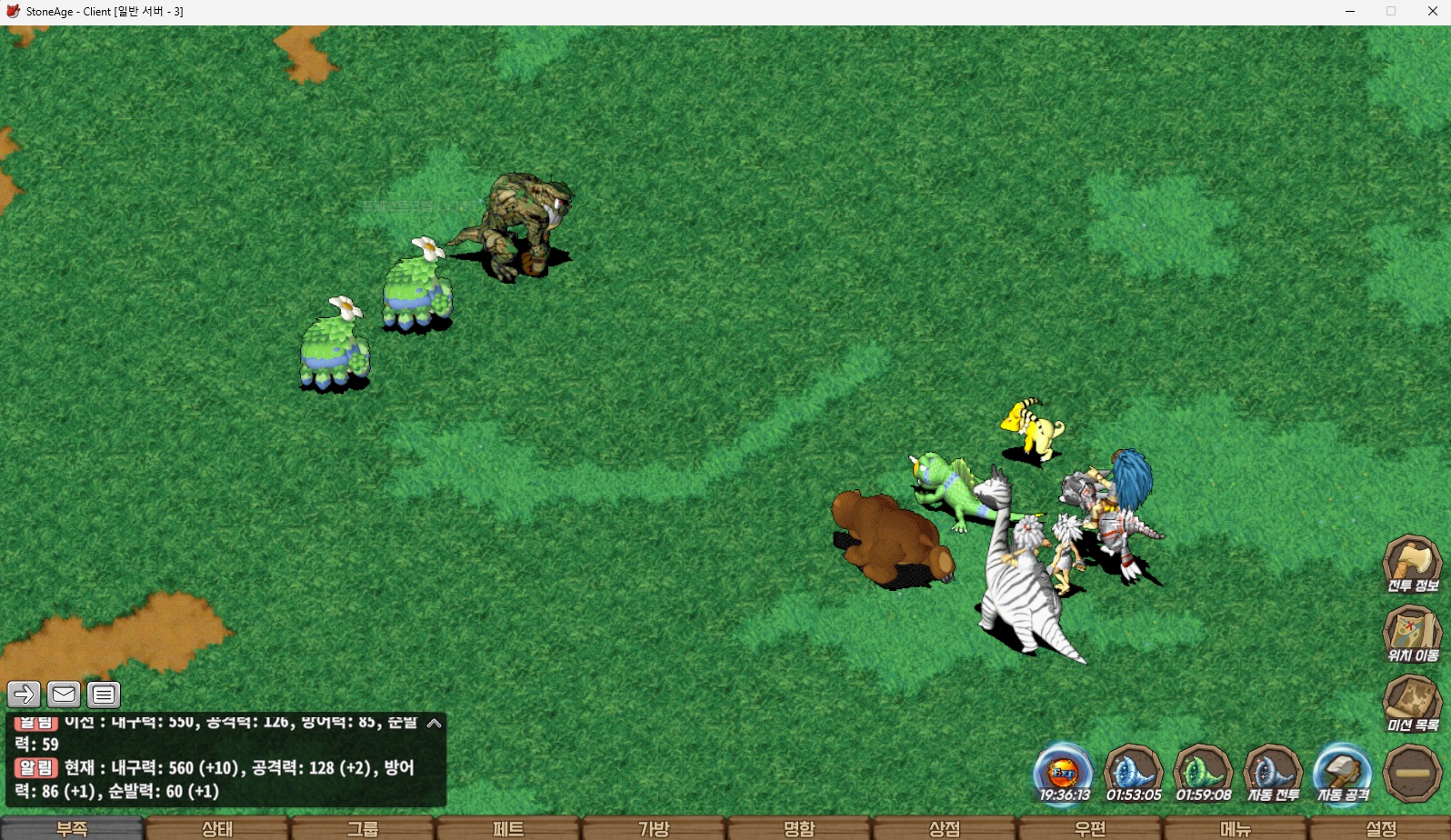Viewport: 1451px width, 840px height.
Task: Open 위치 이동 location move map icon
Action: 1412,633
